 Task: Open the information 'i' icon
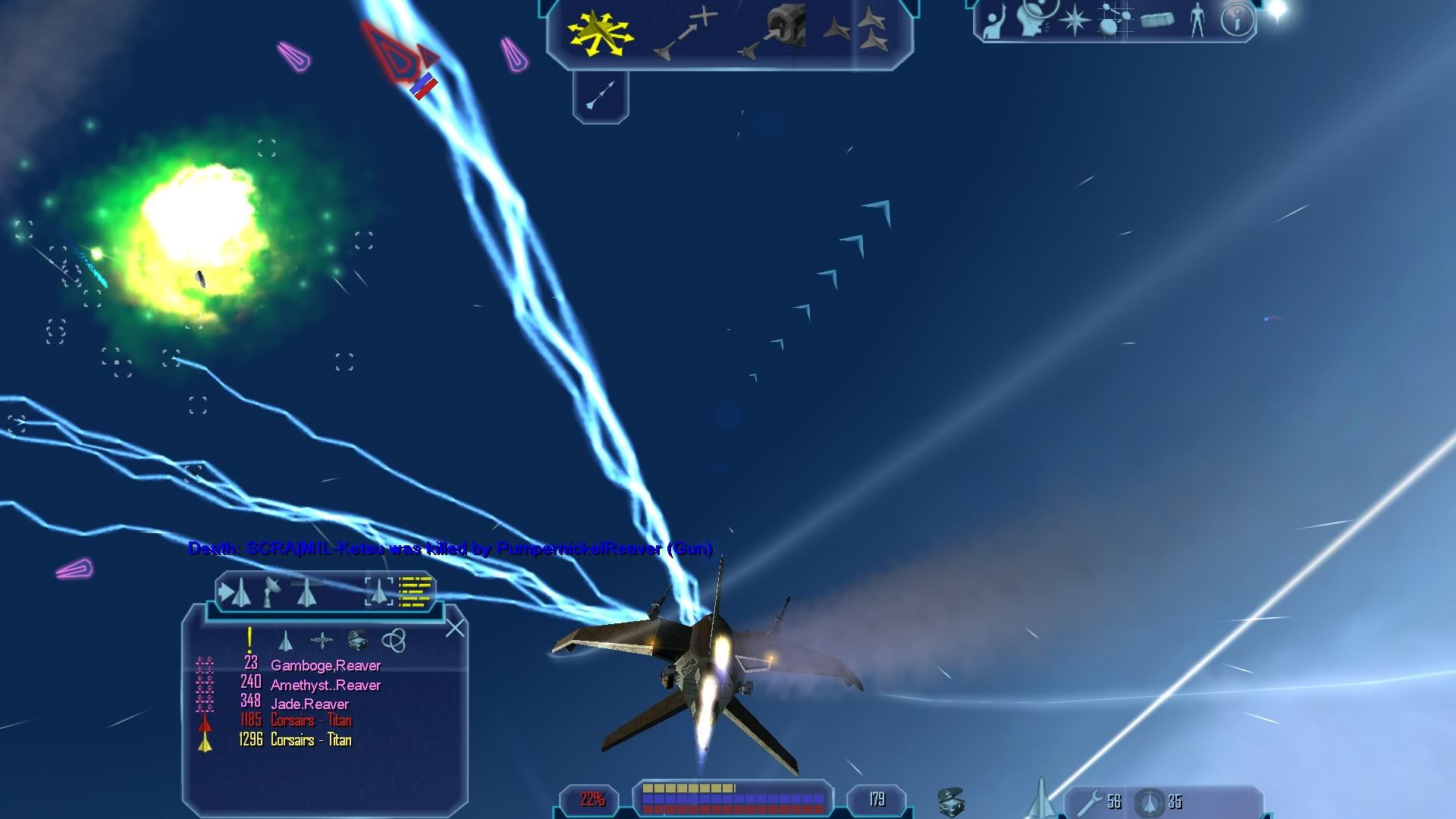tap(1236, 20)
